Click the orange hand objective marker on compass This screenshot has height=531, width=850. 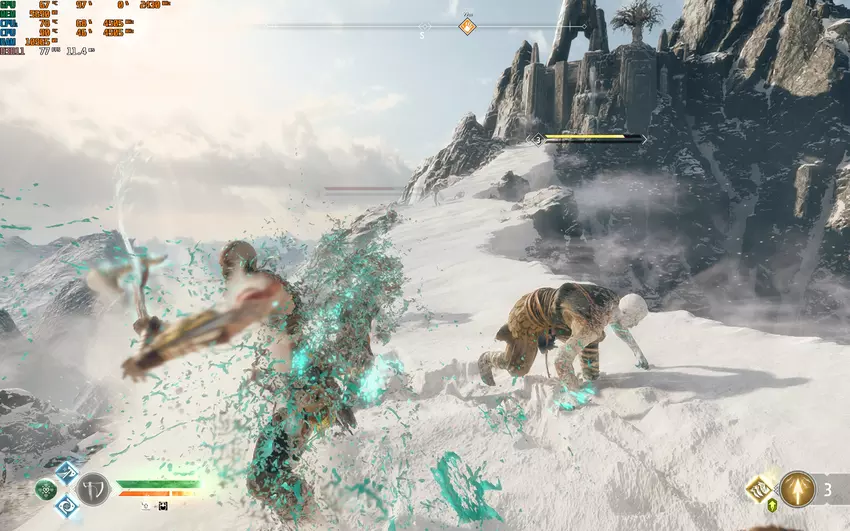coord(467,27)
